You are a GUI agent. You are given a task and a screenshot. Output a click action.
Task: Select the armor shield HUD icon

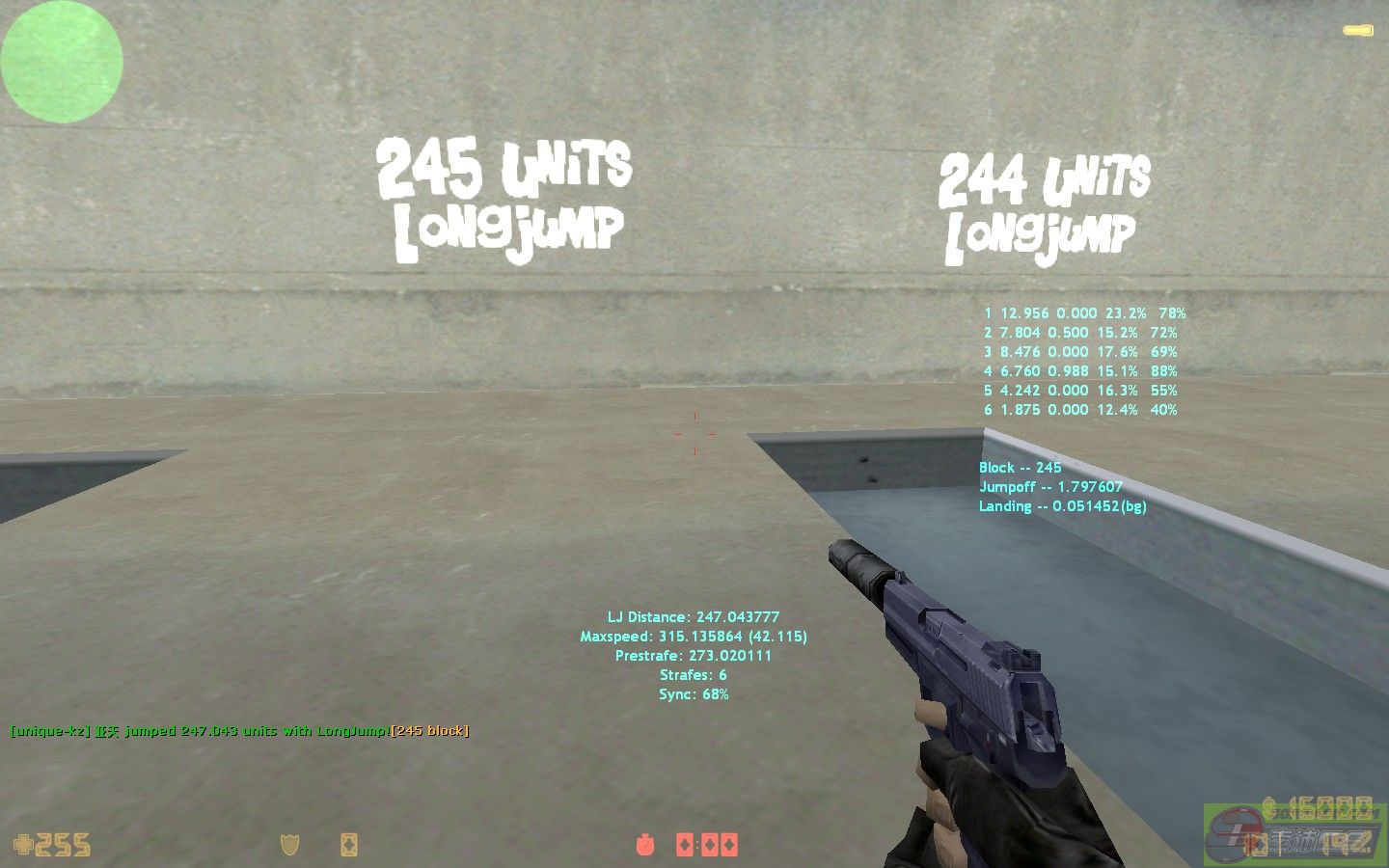(289, 845)
